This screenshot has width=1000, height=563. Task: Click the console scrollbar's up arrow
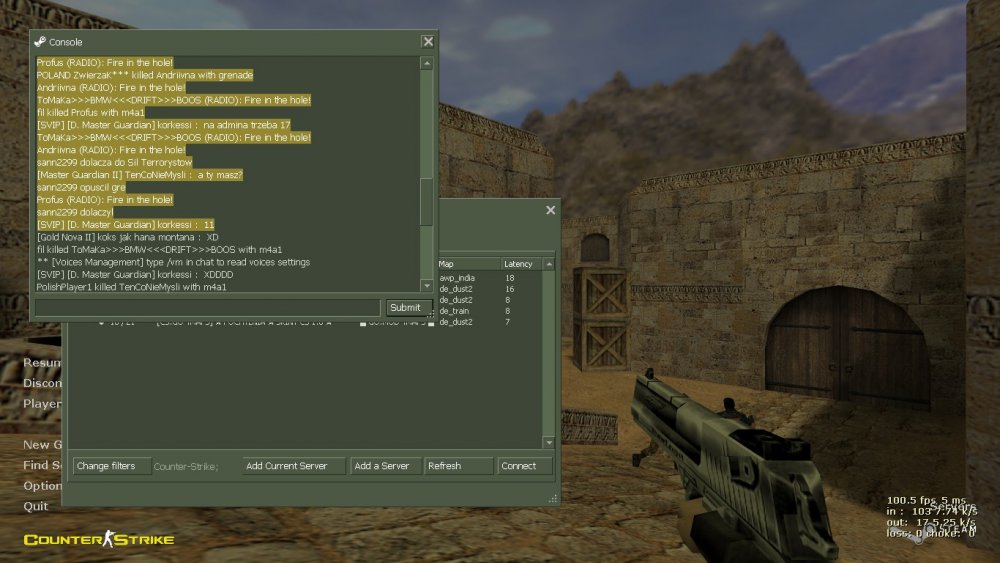426,64
